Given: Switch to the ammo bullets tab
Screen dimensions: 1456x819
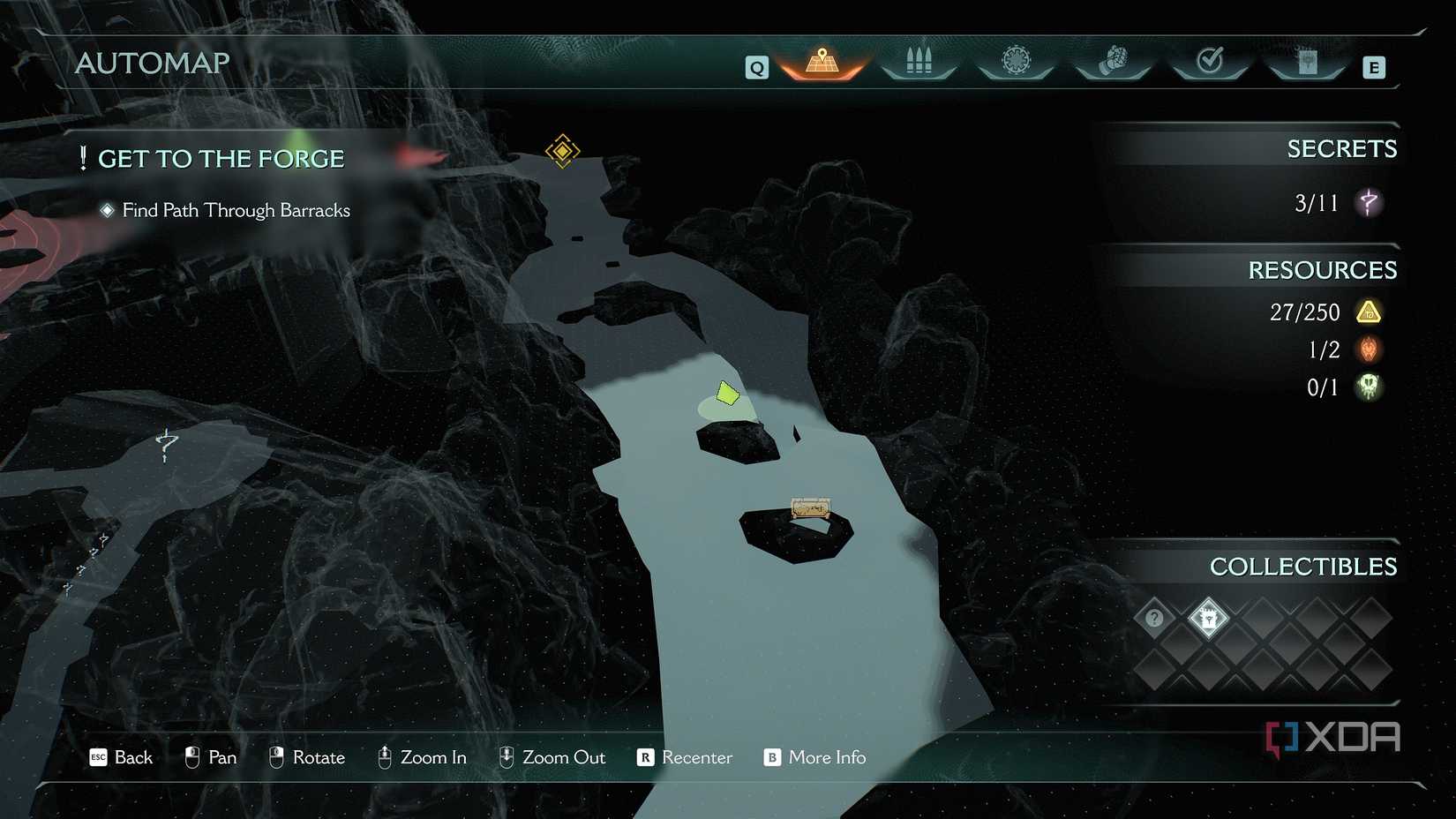Looking at the screenshot, I should [x=919, y=62].
